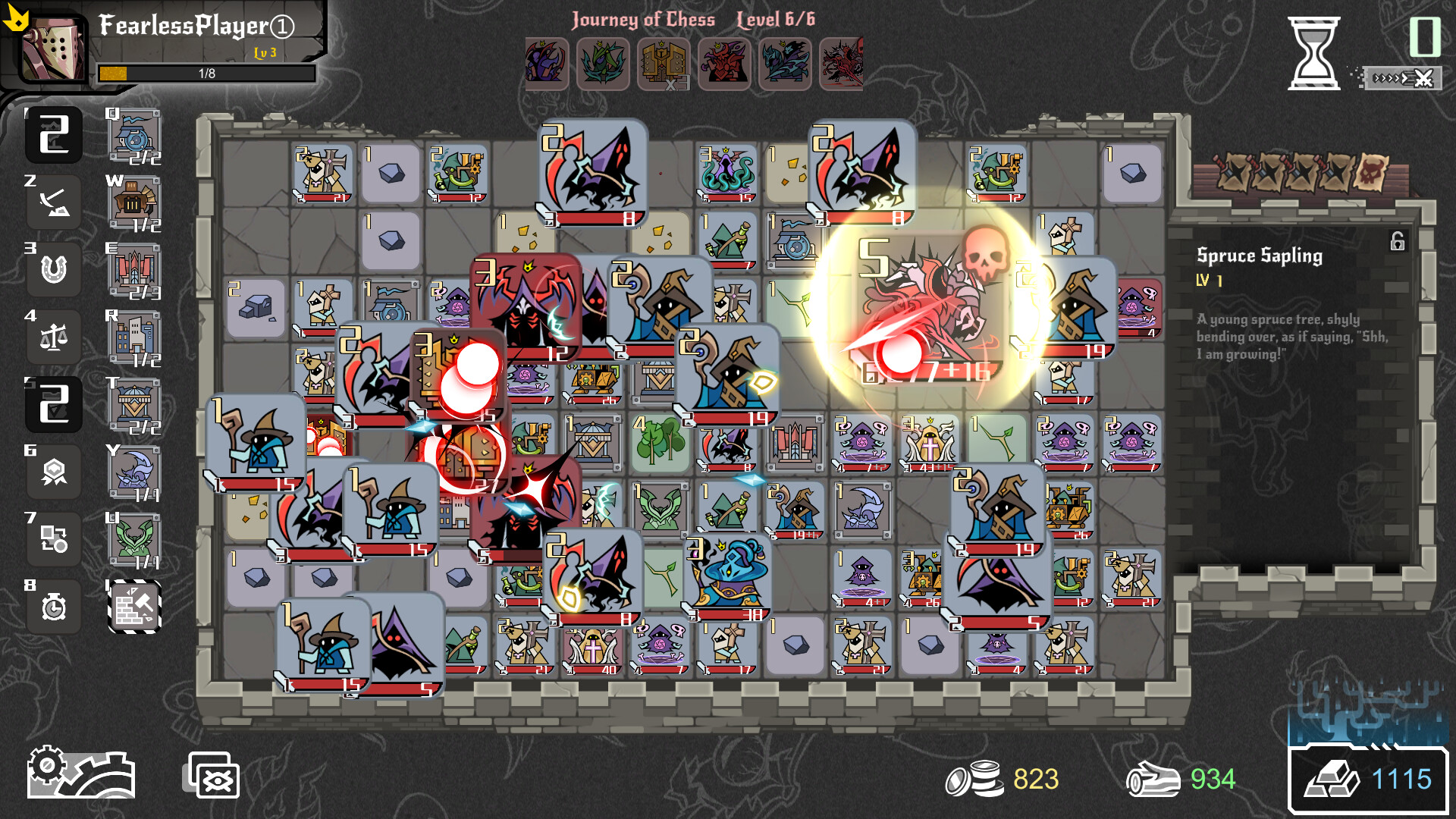Select the shovel tool on hotkey Z
The height and width of the screenshot is (819, 1456).
click(53, 202)
